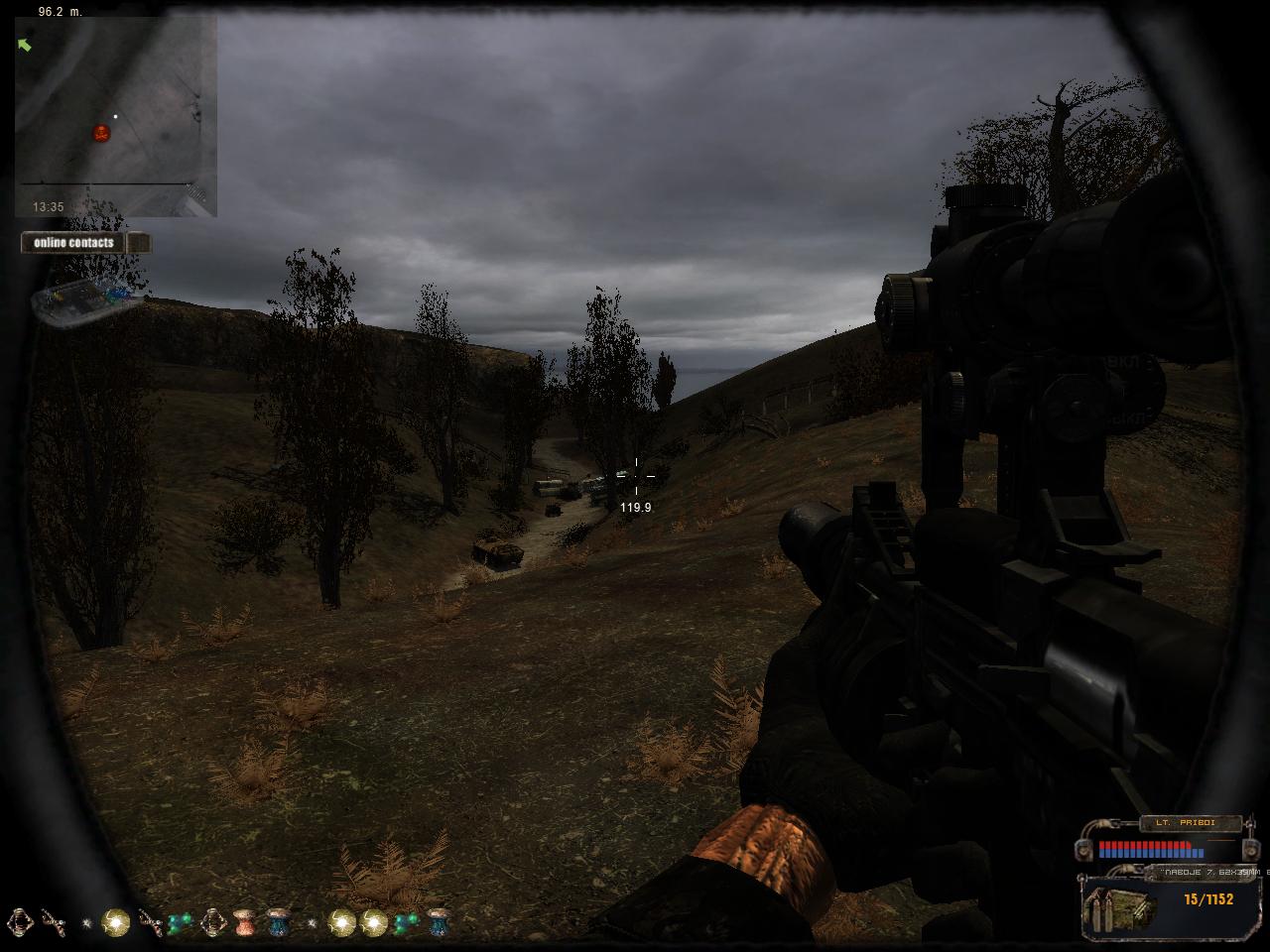Viewport: 1270px width, 952px height.
Task: Select the pink hourglass-shaped artifact icon
Action: click(244, 922)
